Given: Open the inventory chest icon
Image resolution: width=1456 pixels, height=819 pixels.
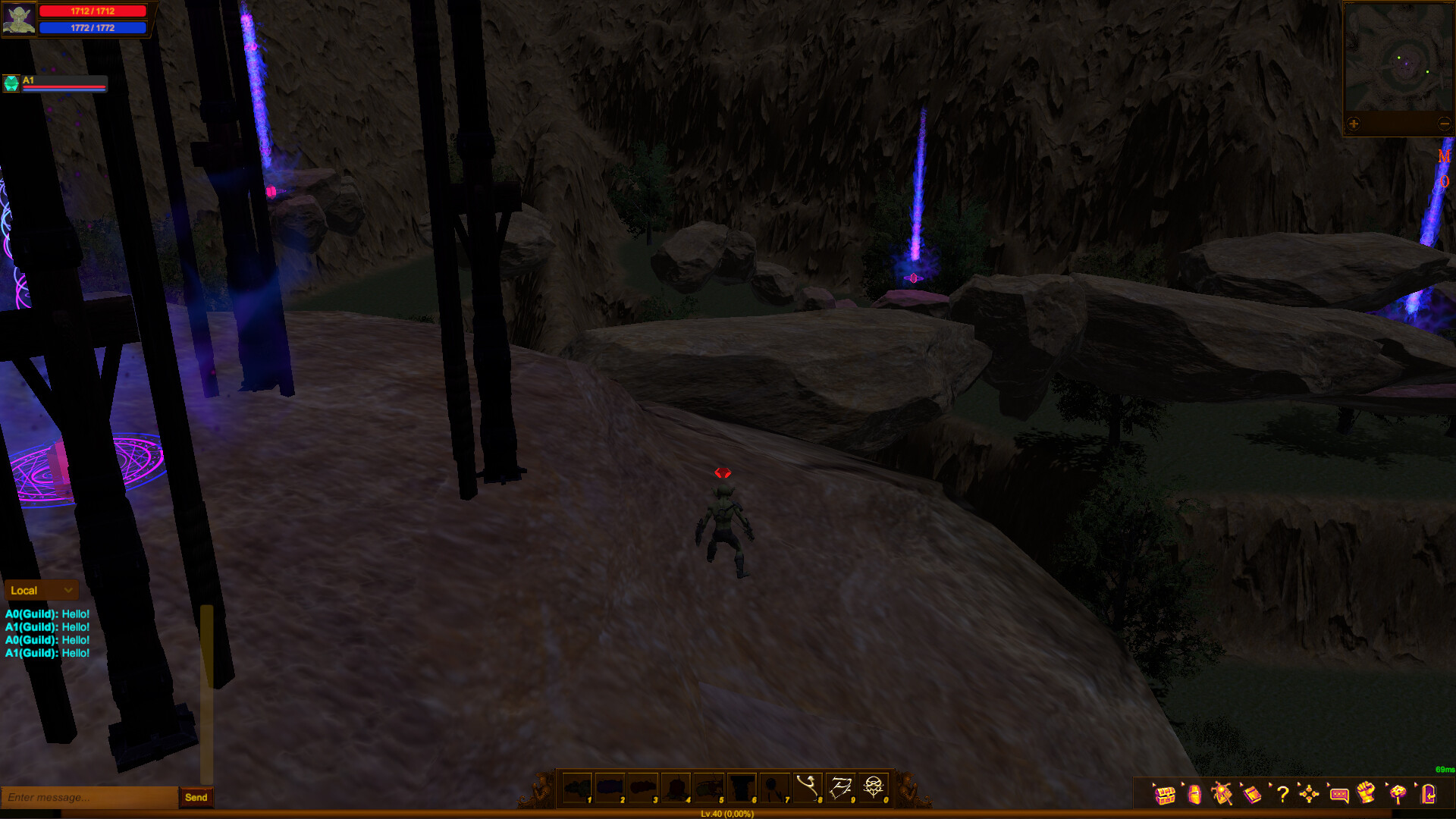Looking at the screenshot, I should 1164,795.
